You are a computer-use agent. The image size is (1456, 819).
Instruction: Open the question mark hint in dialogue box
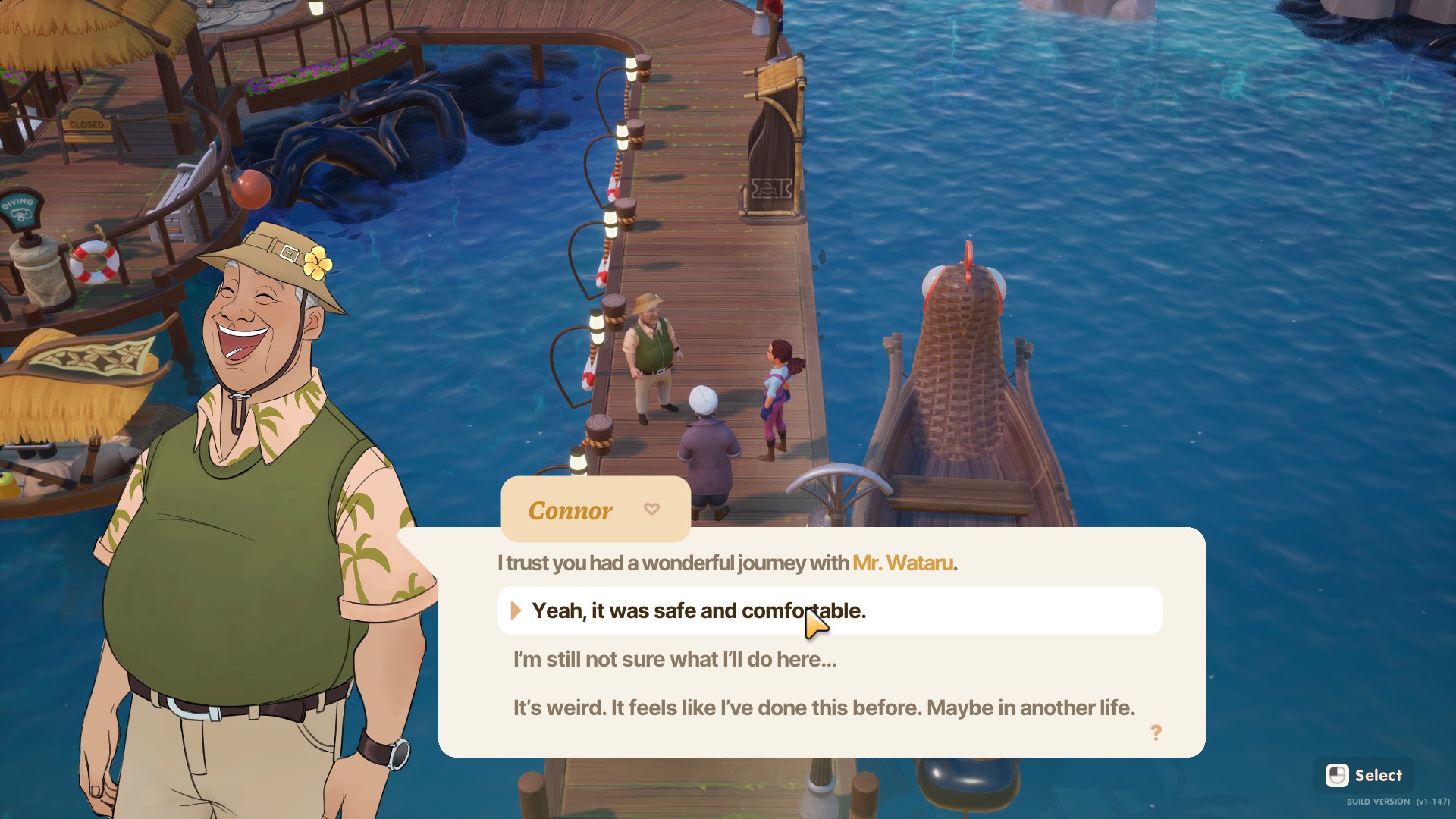click(1156, 733)
